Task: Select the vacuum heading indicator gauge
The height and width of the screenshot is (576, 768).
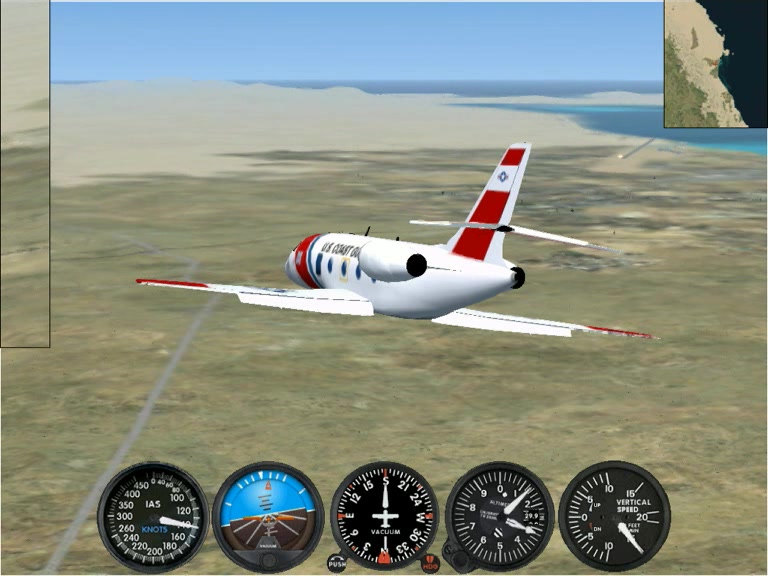Action: pyautogui.click(x=384, y=514)
